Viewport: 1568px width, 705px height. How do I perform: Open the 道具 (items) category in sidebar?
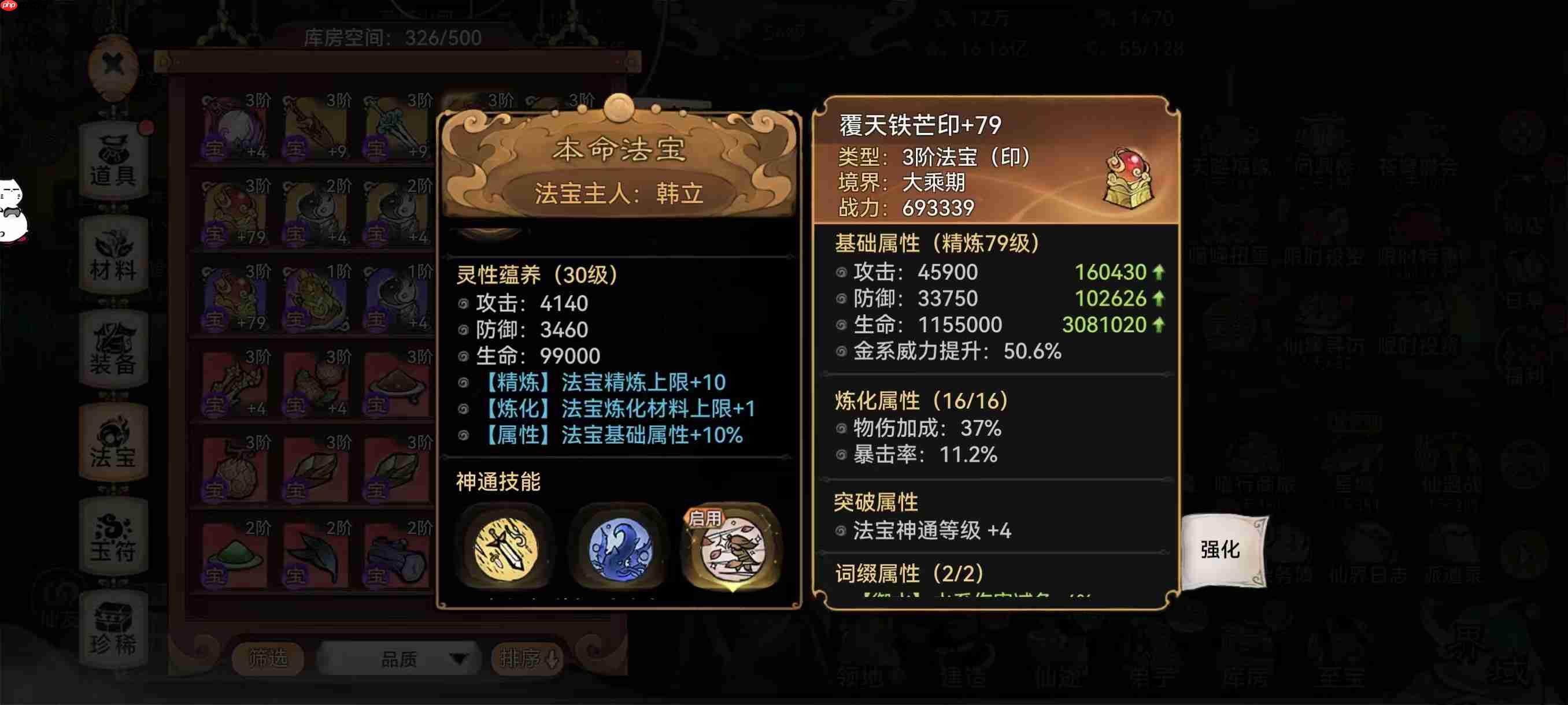pos(116,161)
